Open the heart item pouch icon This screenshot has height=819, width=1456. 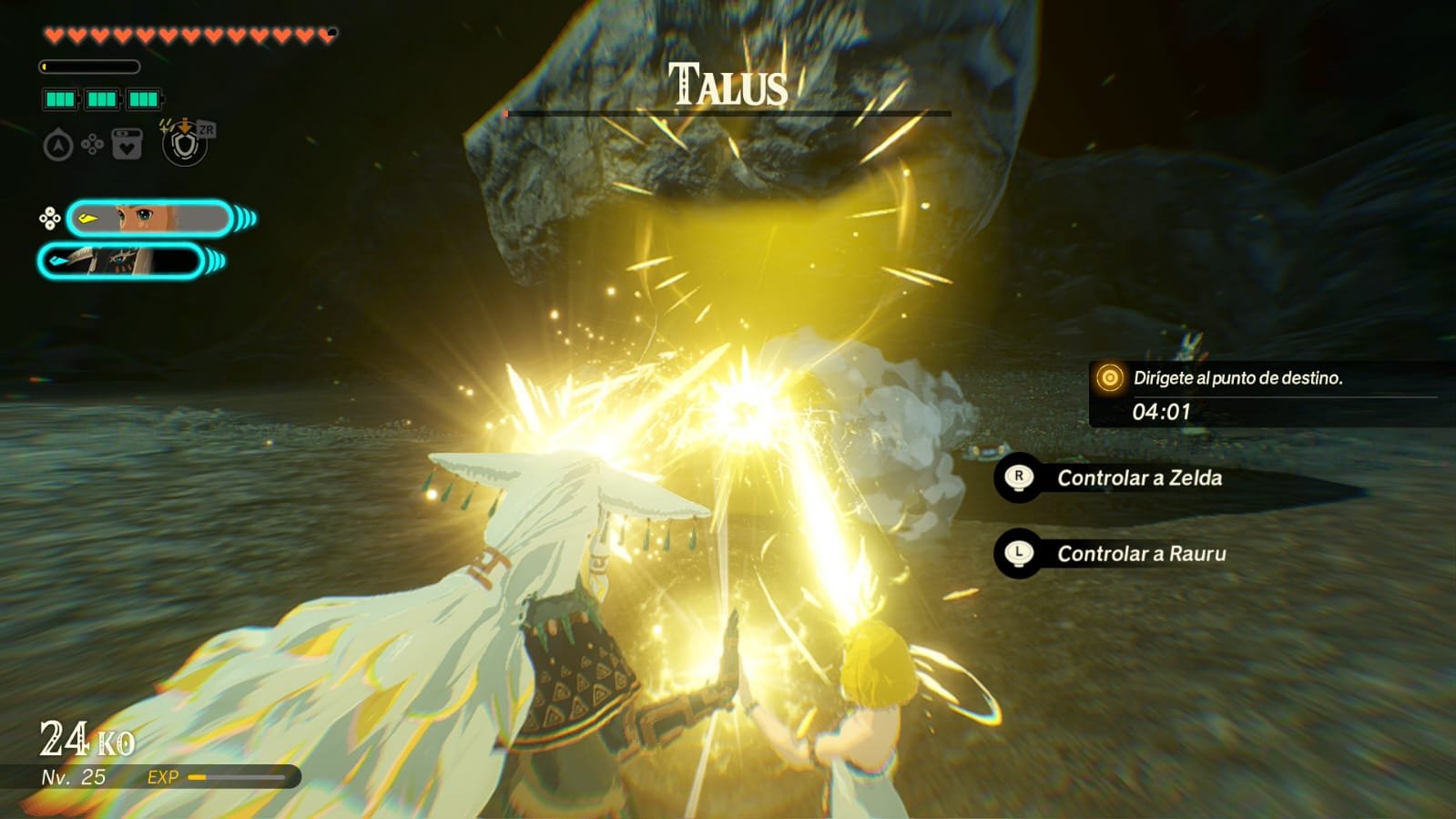[127, 145]
